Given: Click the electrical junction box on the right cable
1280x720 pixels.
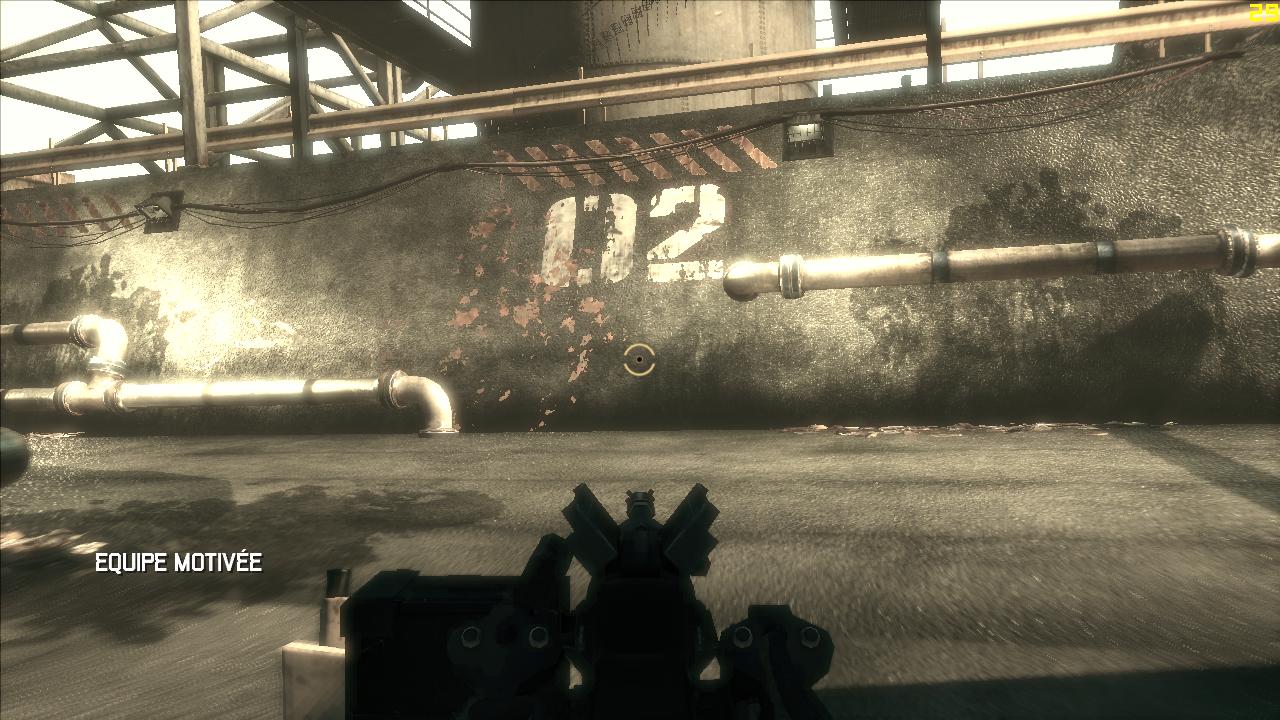Looking at the screenshot, I should coord(805,135).
